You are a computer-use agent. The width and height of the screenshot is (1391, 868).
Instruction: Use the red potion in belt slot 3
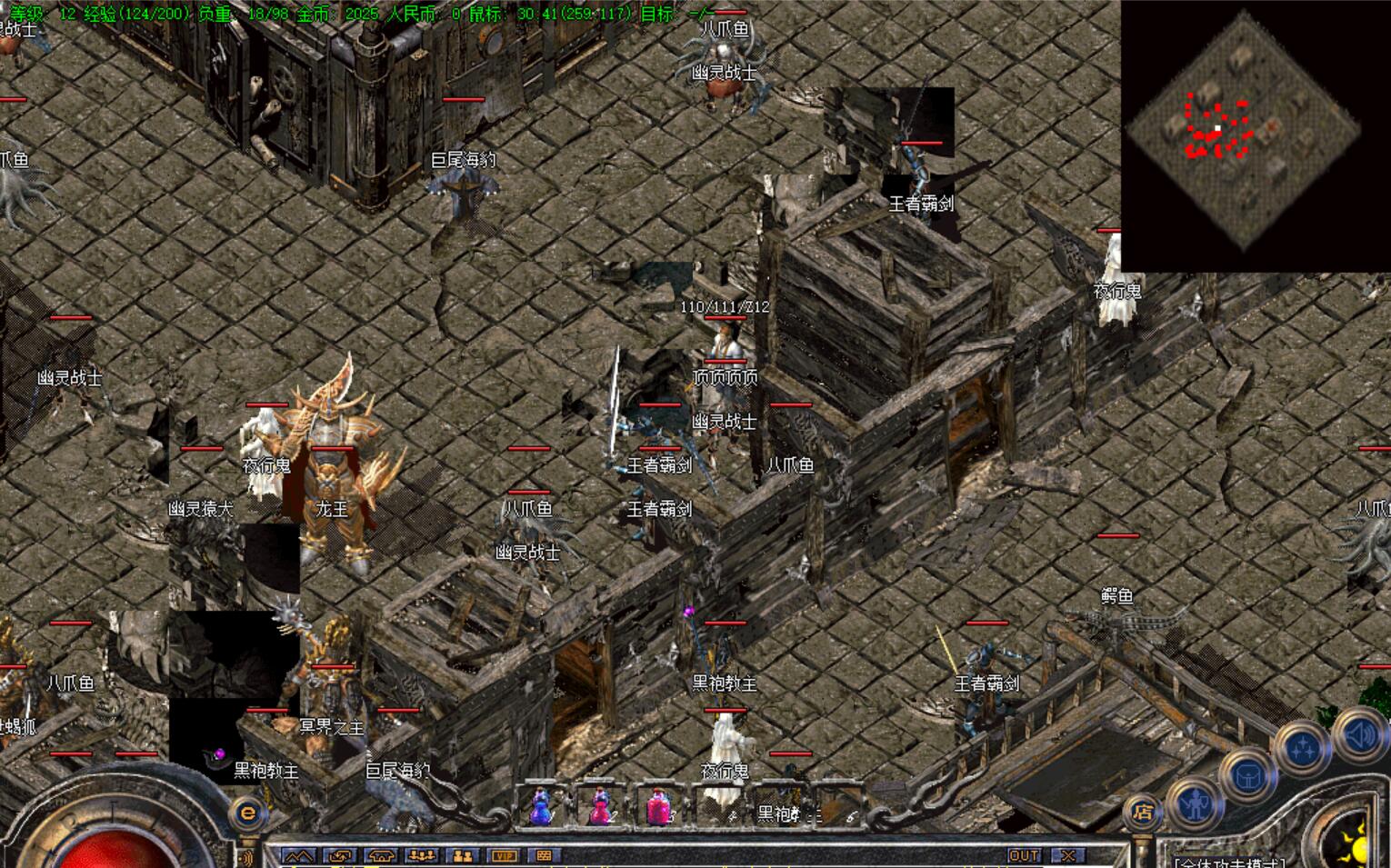click(x=657, y=805)
